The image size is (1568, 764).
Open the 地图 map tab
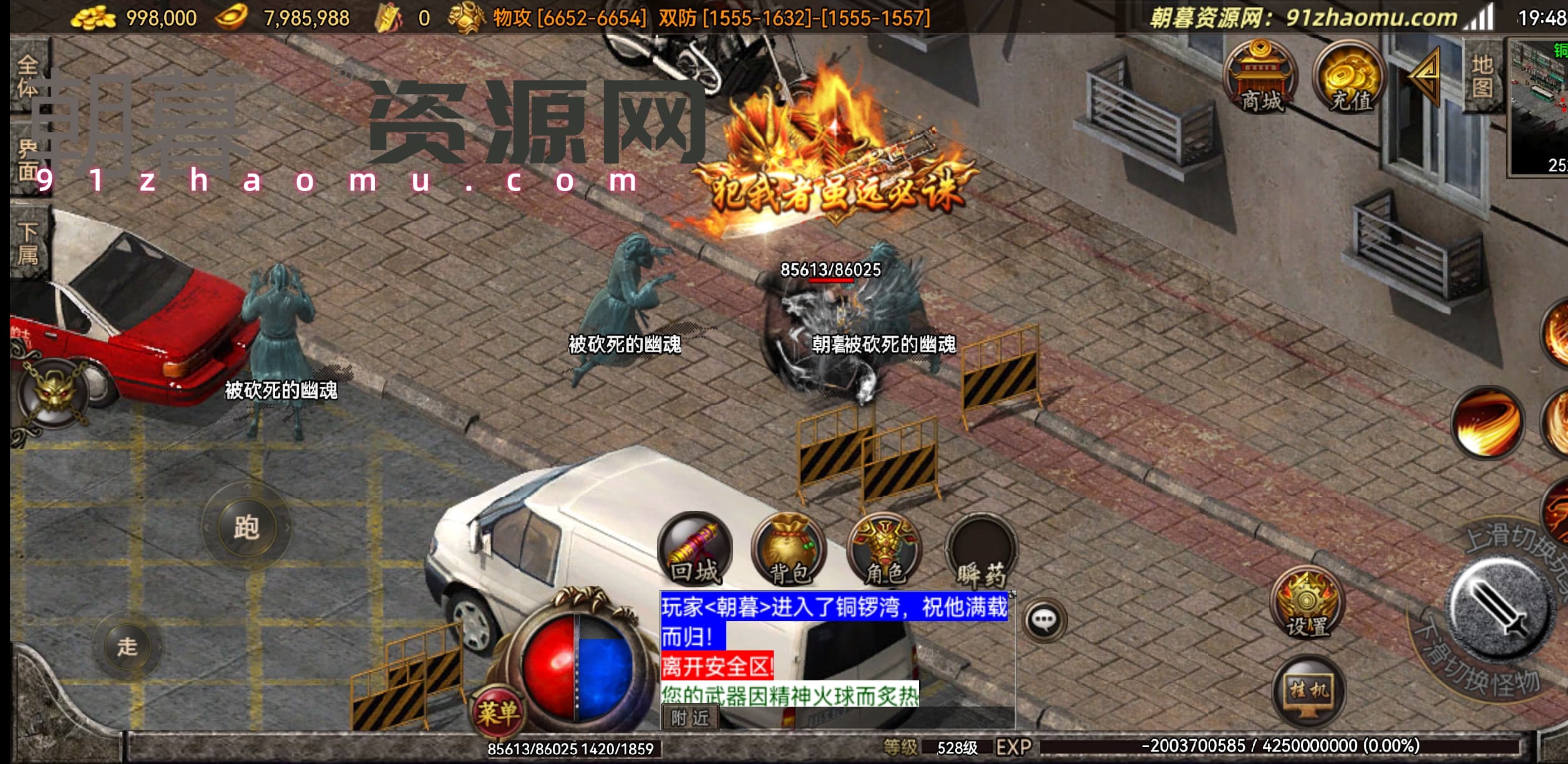[1483, 76]
